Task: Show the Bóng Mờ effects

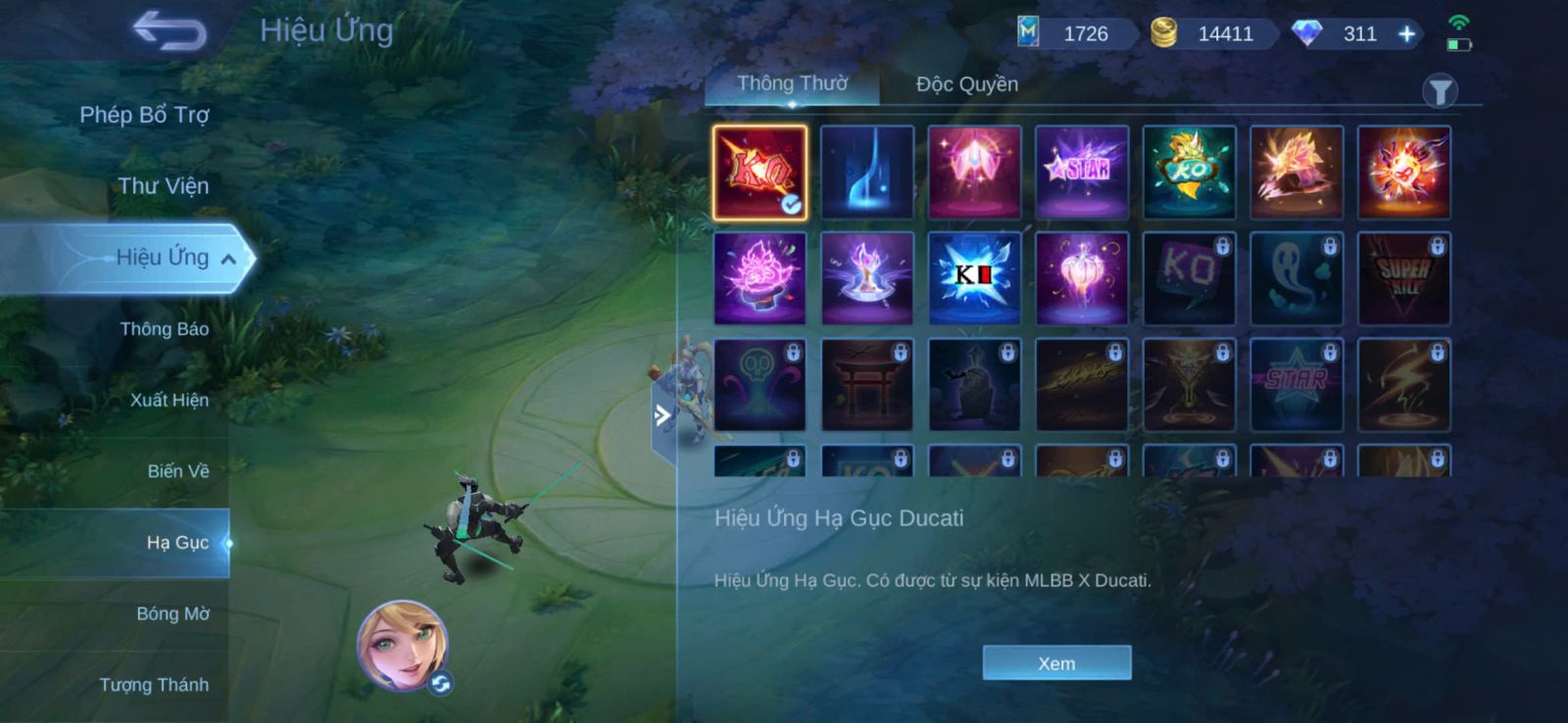Action: click(x=172, y=614)
